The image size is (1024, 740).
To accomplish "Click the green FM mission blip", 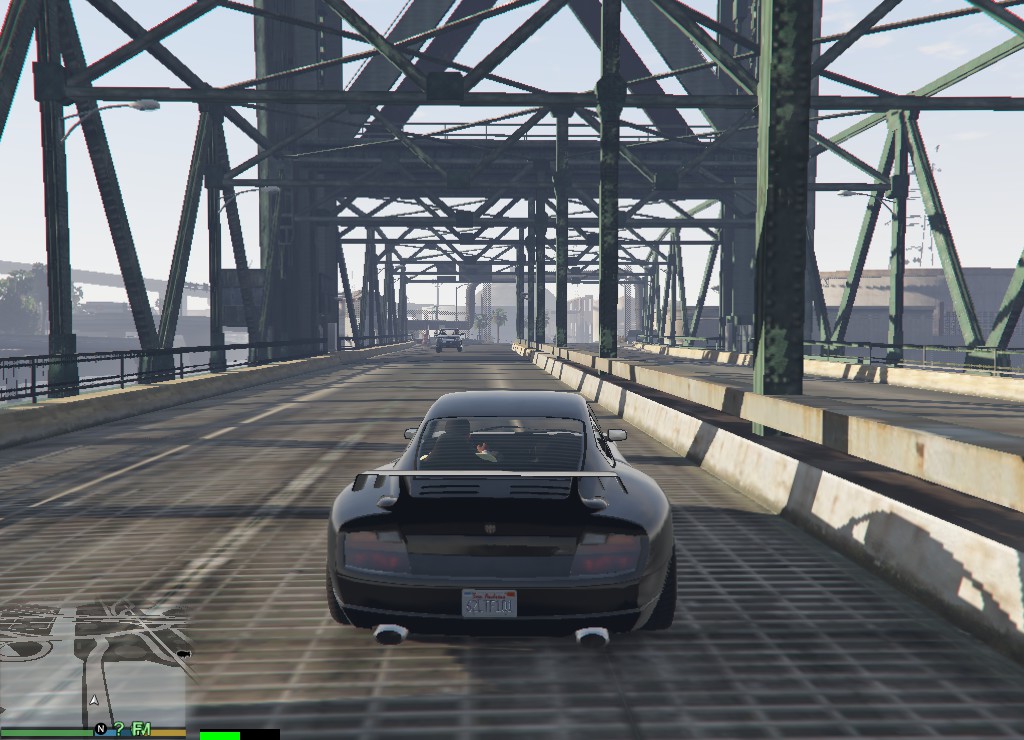I will [x=141, y=729].
